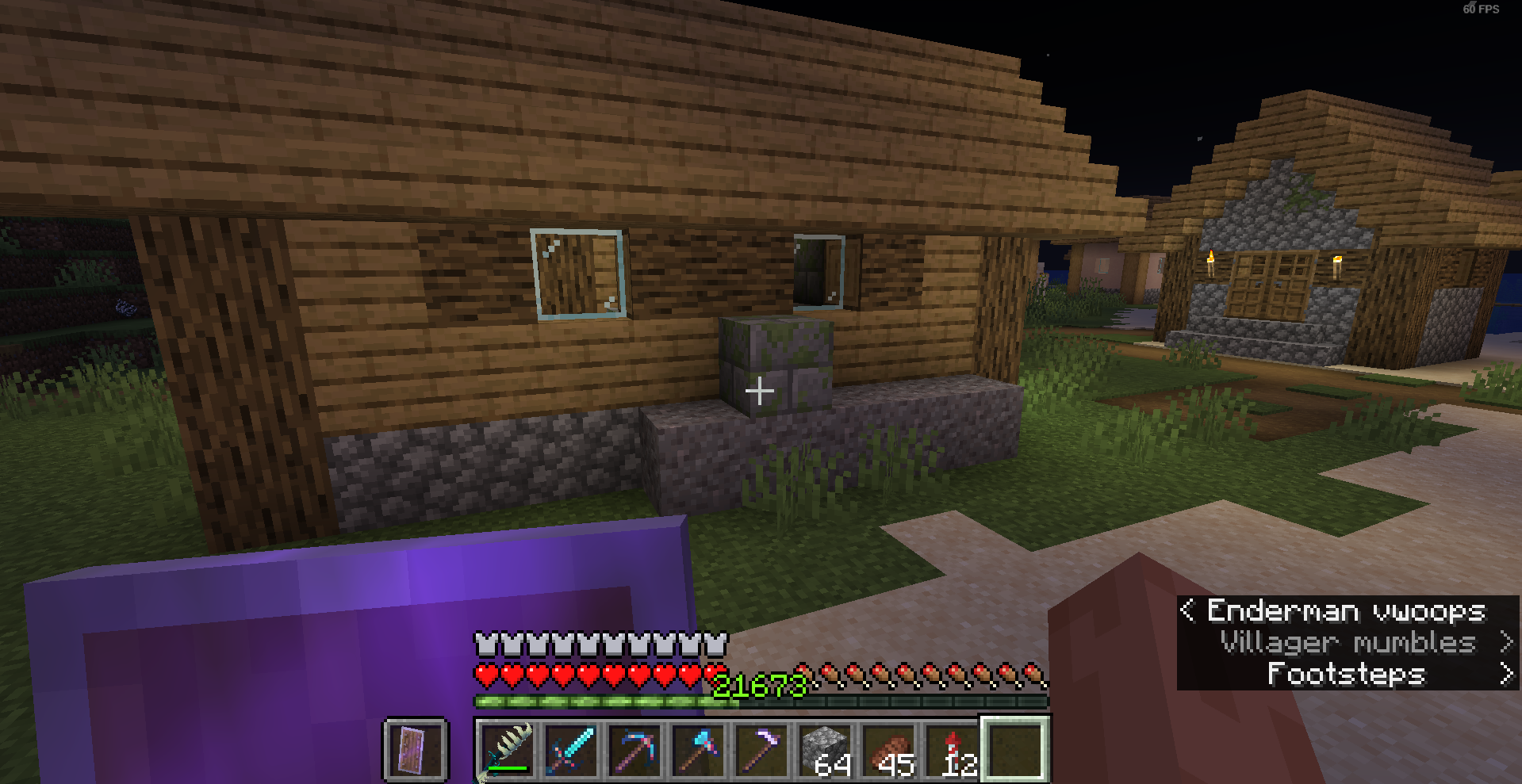Image resolution: width=1522 pixels, height=784 pixels.
Task: Click the arrow beside Villager mumbles
Action: click(1505, 643)
